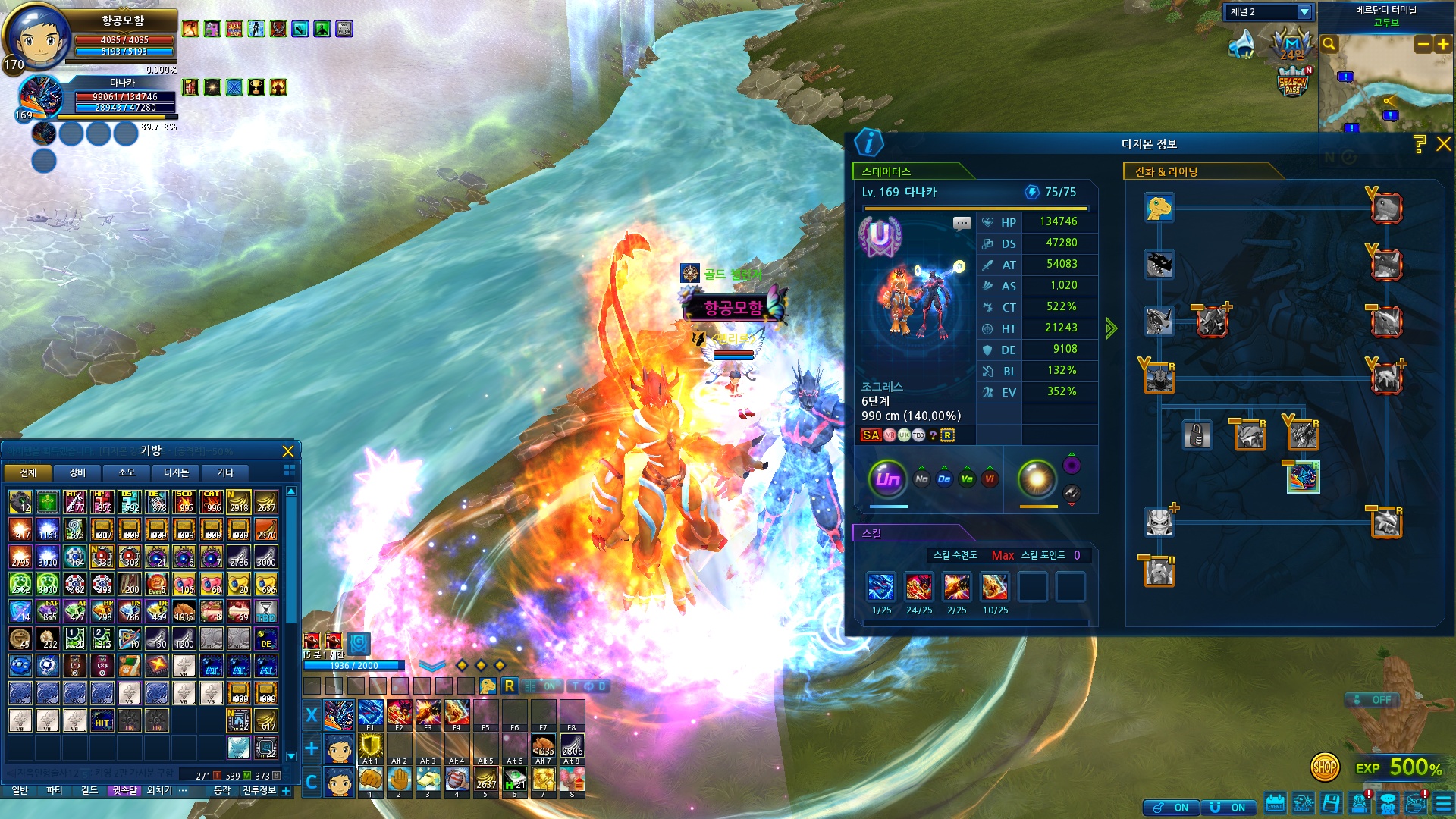This screenshot has height=819, width=1456.
Task: Select the Agumon evolution slot
Action: [x=1159, y=208]
